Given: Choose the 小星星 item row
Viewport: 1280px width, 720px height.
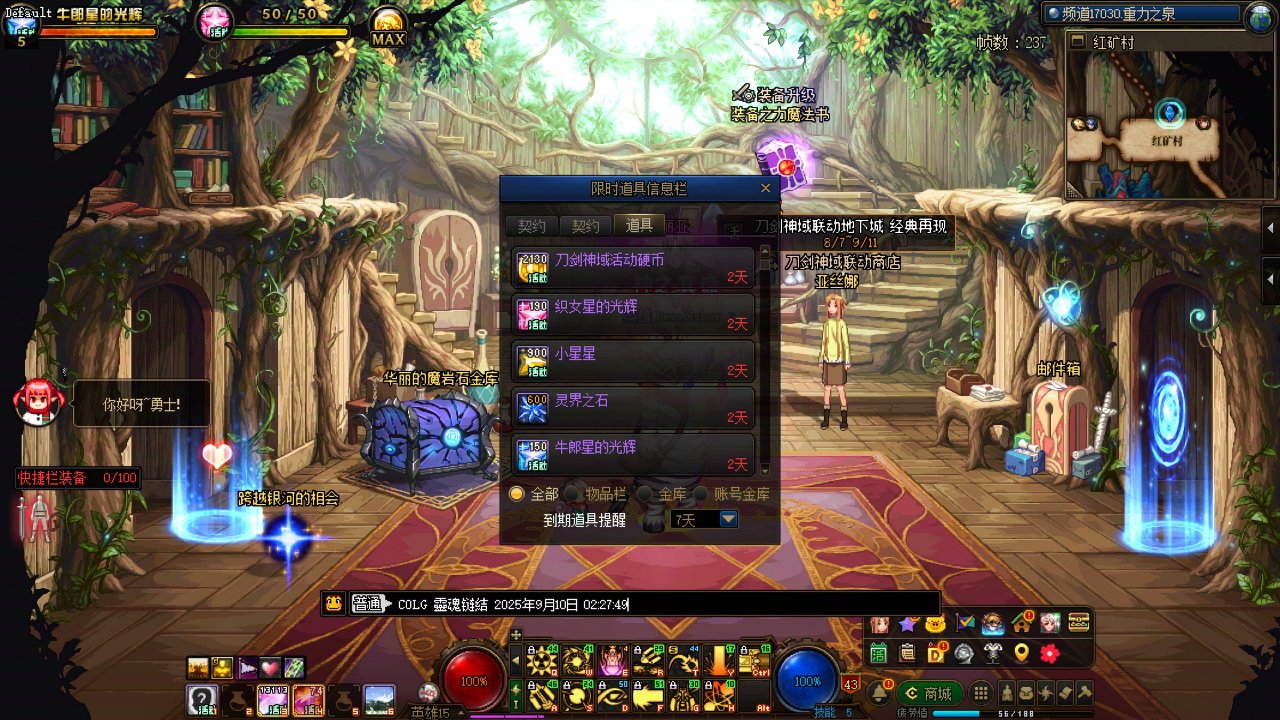Looking at the screenshot, I should click(x=633, y=362).
